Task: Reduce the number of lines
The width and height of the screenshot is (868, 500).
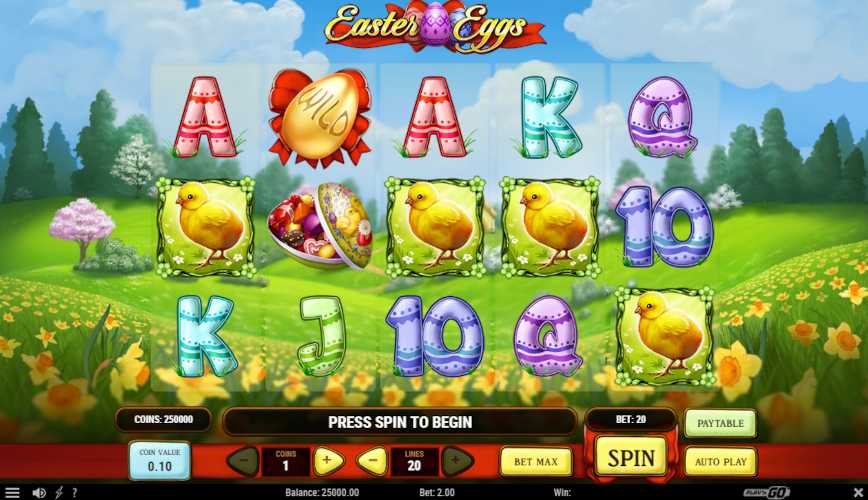Action: coord(371,461)
